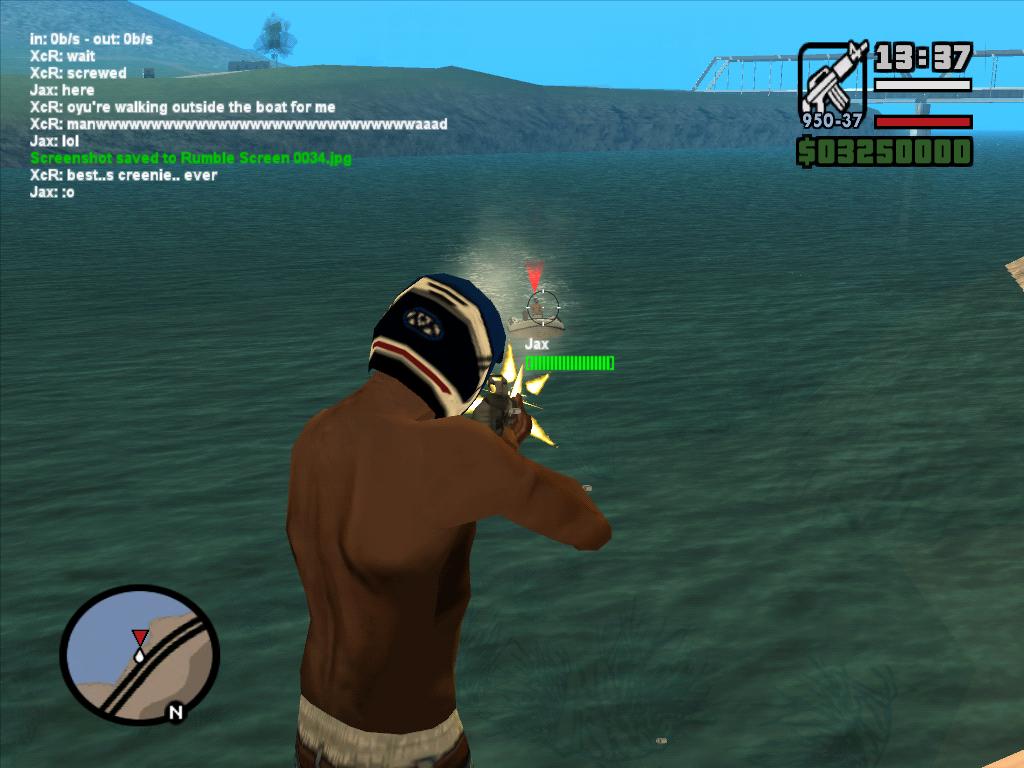Click the M4 rifle weapon icon

coord(832,80)
